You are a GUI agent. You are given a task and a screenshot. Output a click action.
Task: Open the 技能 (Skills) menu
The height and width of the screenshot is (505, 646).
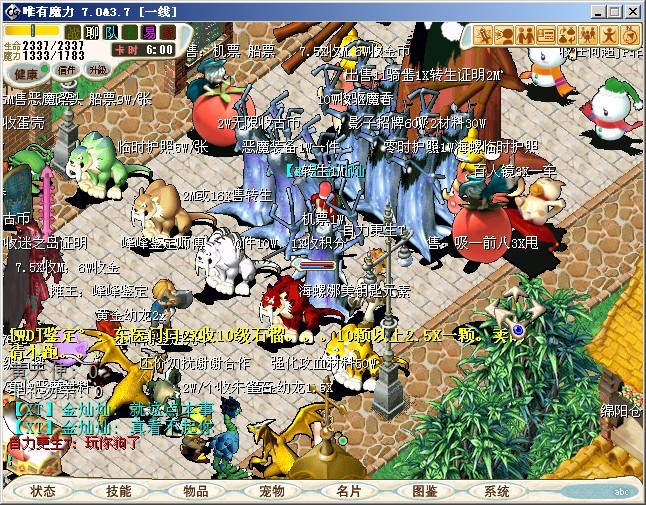[119, 491]
